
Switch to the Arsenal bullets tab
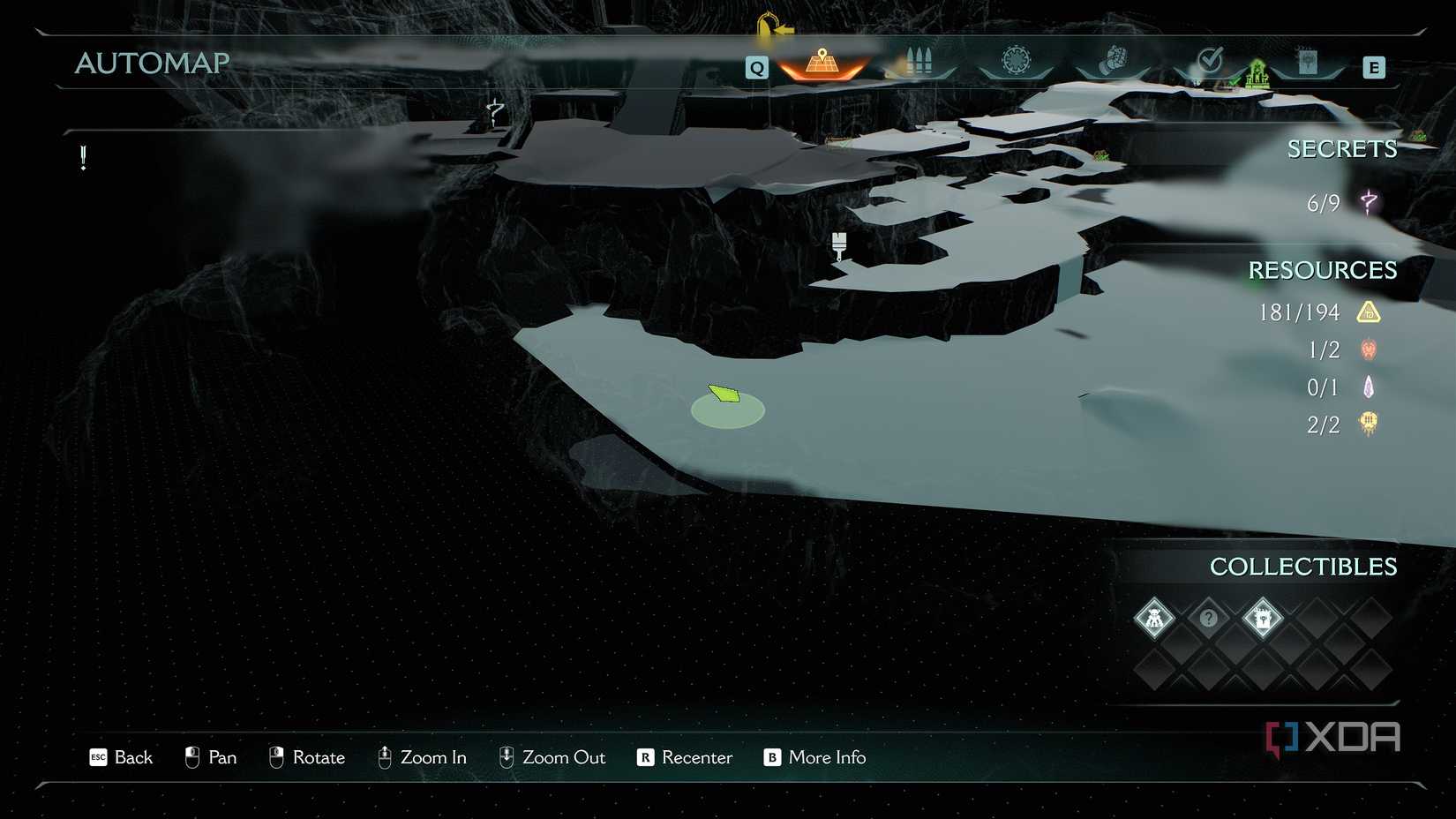[919, 62]
